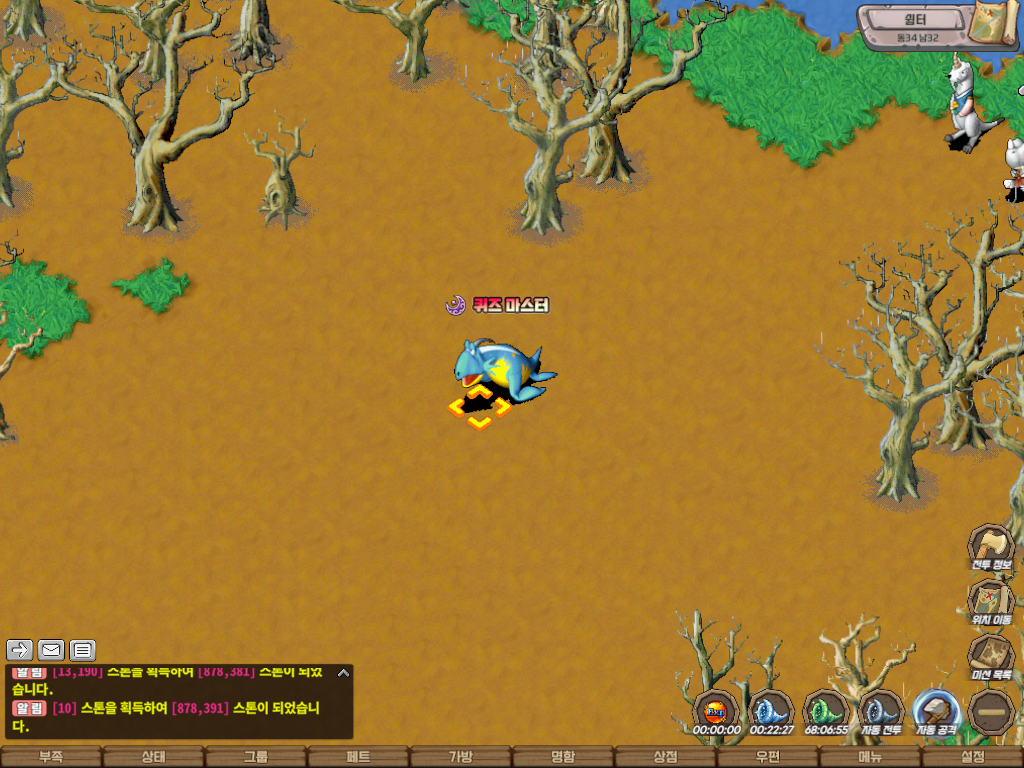Image resolution: width=1024 pixels, height=768 pixels.
Task: Open the 우편 (Mail) menu
Action: click(x=768, y=757)
